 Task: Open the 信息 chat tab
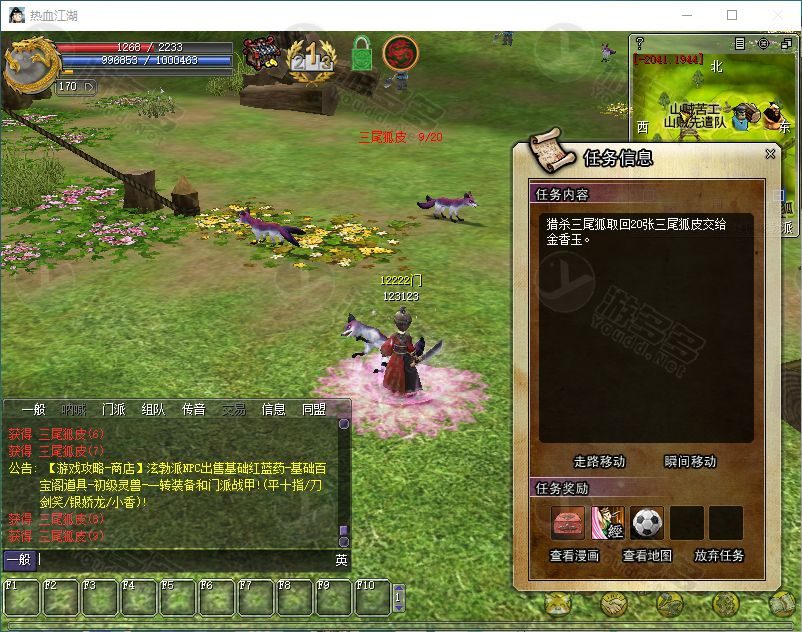pyautogui.click(x=273, y=409)
